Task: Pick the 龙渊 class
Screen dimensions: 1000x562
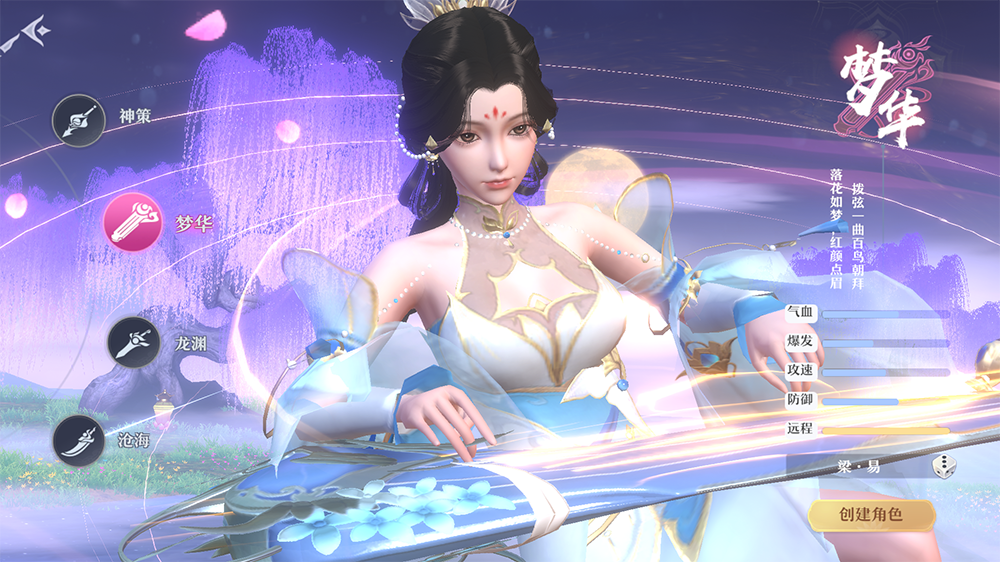Action: coord(134,343)
